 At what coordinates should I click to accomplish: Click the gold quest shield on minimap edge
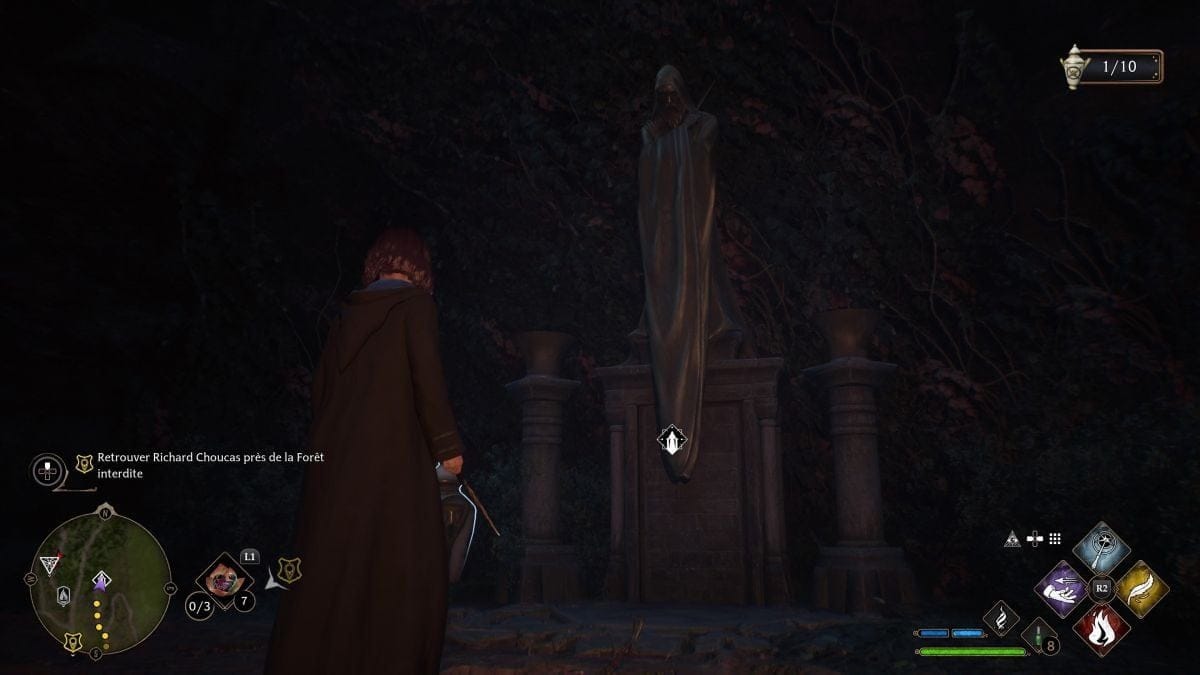click(x=73, y=642)
